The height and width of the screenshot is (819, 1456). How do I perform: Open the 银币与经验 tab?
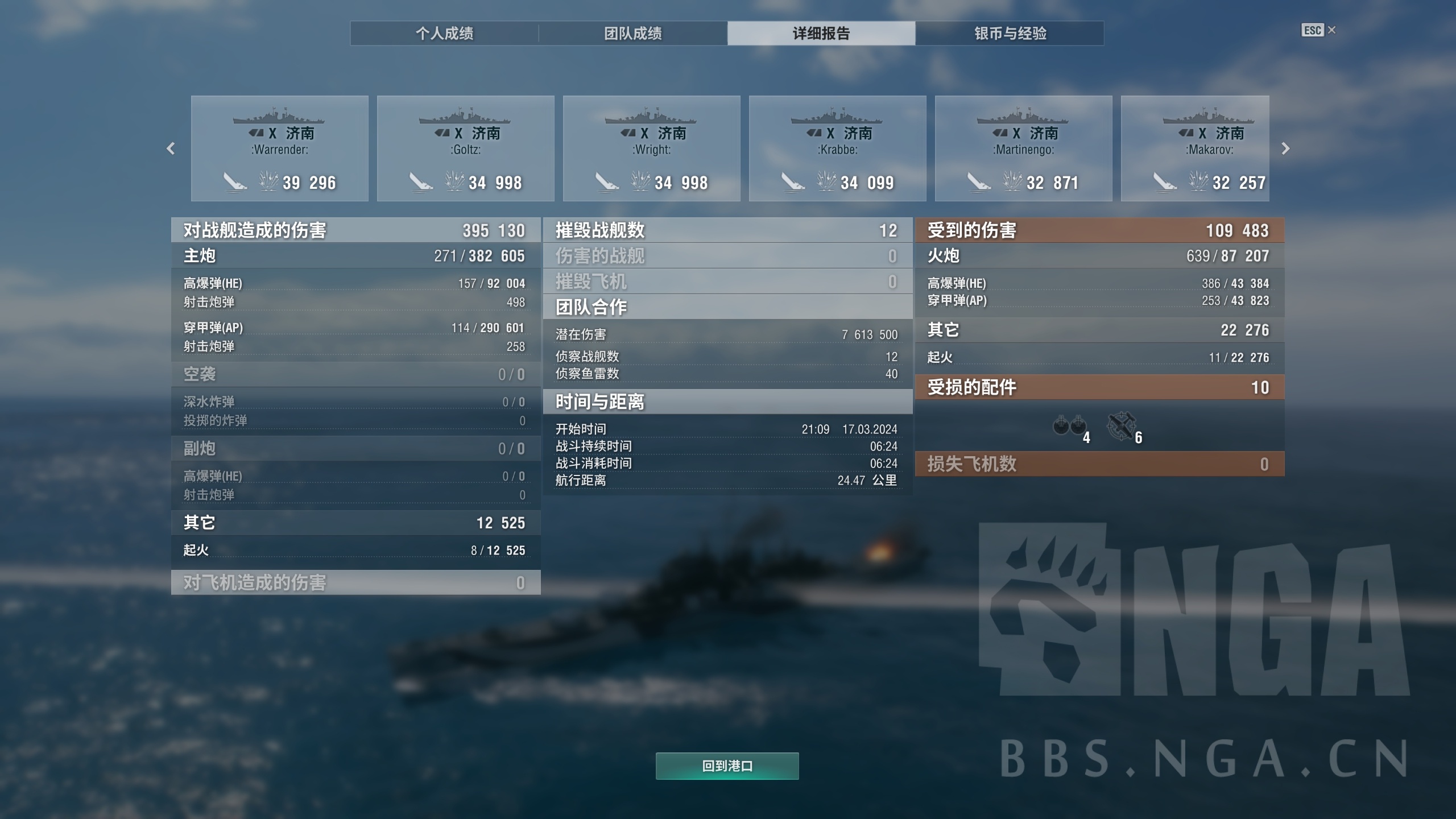pos(1010,34)
